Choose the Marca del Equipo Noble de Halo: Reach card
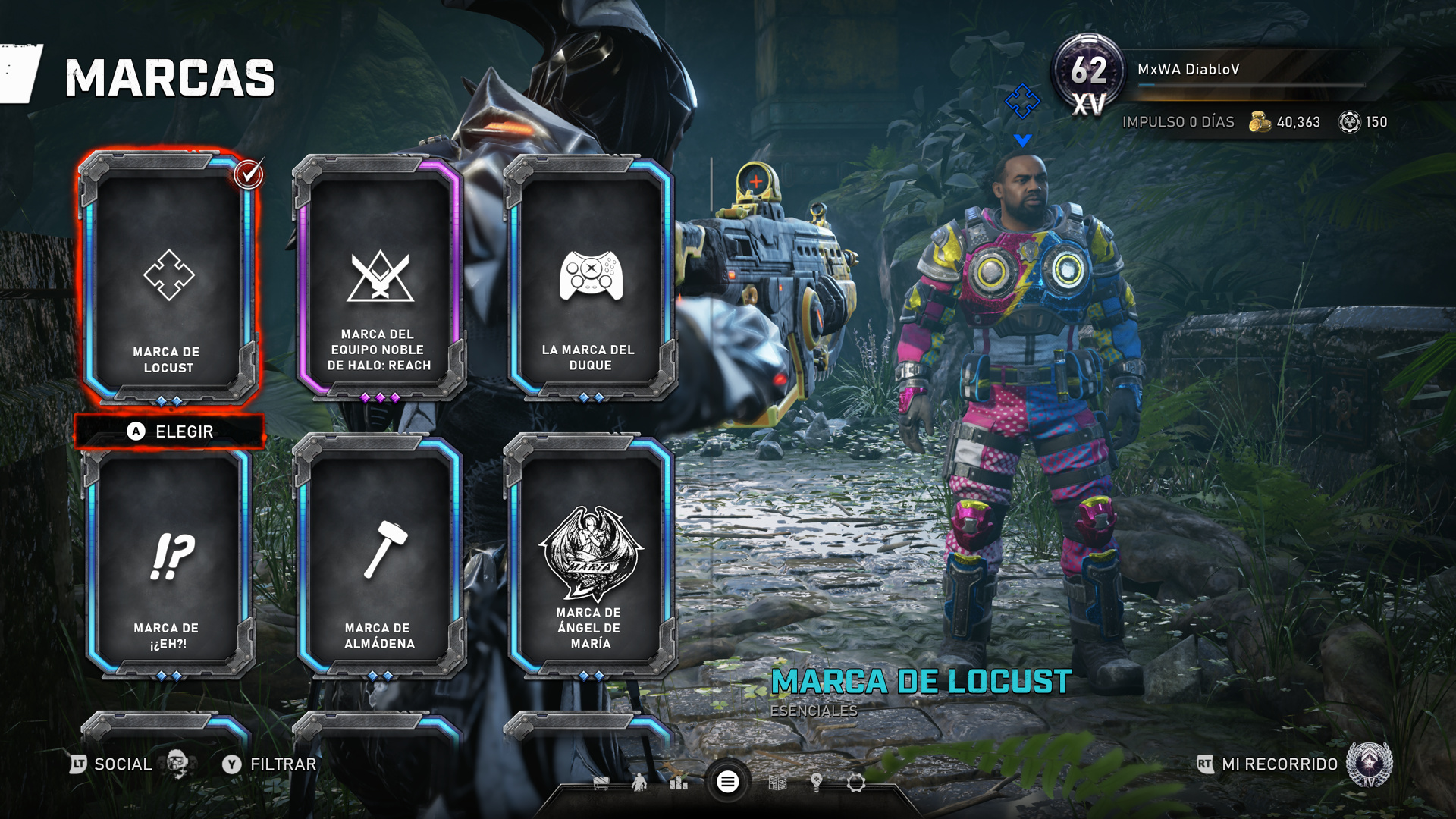This screenshot has width=1456, height=819. [x=378, y=277]
